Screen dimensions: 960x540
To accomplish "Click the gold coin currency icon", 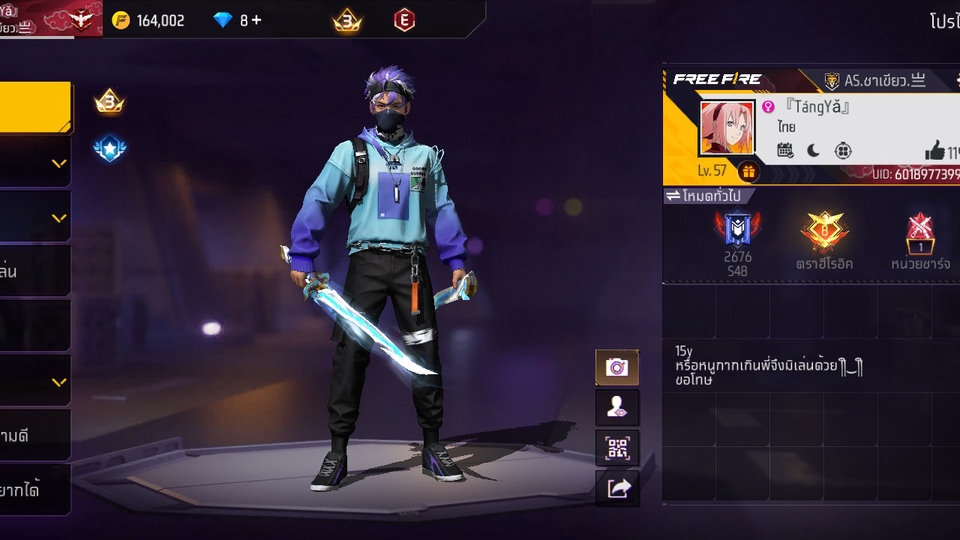I will [121, 20].
